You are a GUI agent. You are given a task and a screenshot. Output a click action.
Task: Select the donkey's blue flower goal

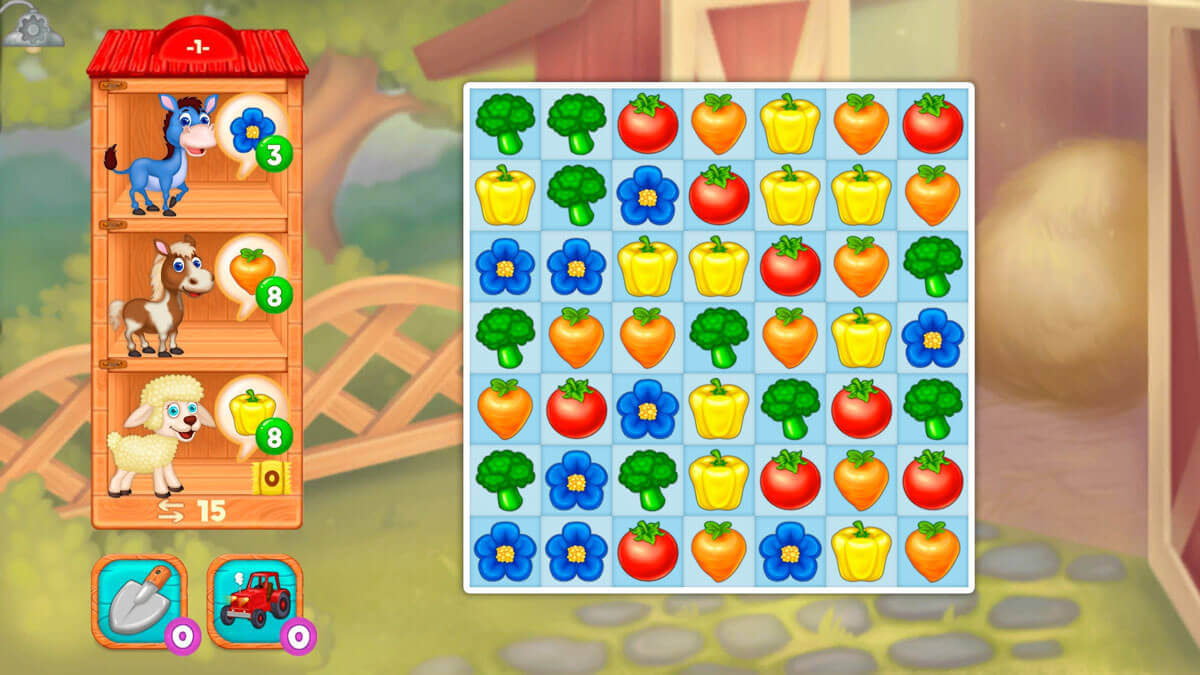tap(251, 132)
